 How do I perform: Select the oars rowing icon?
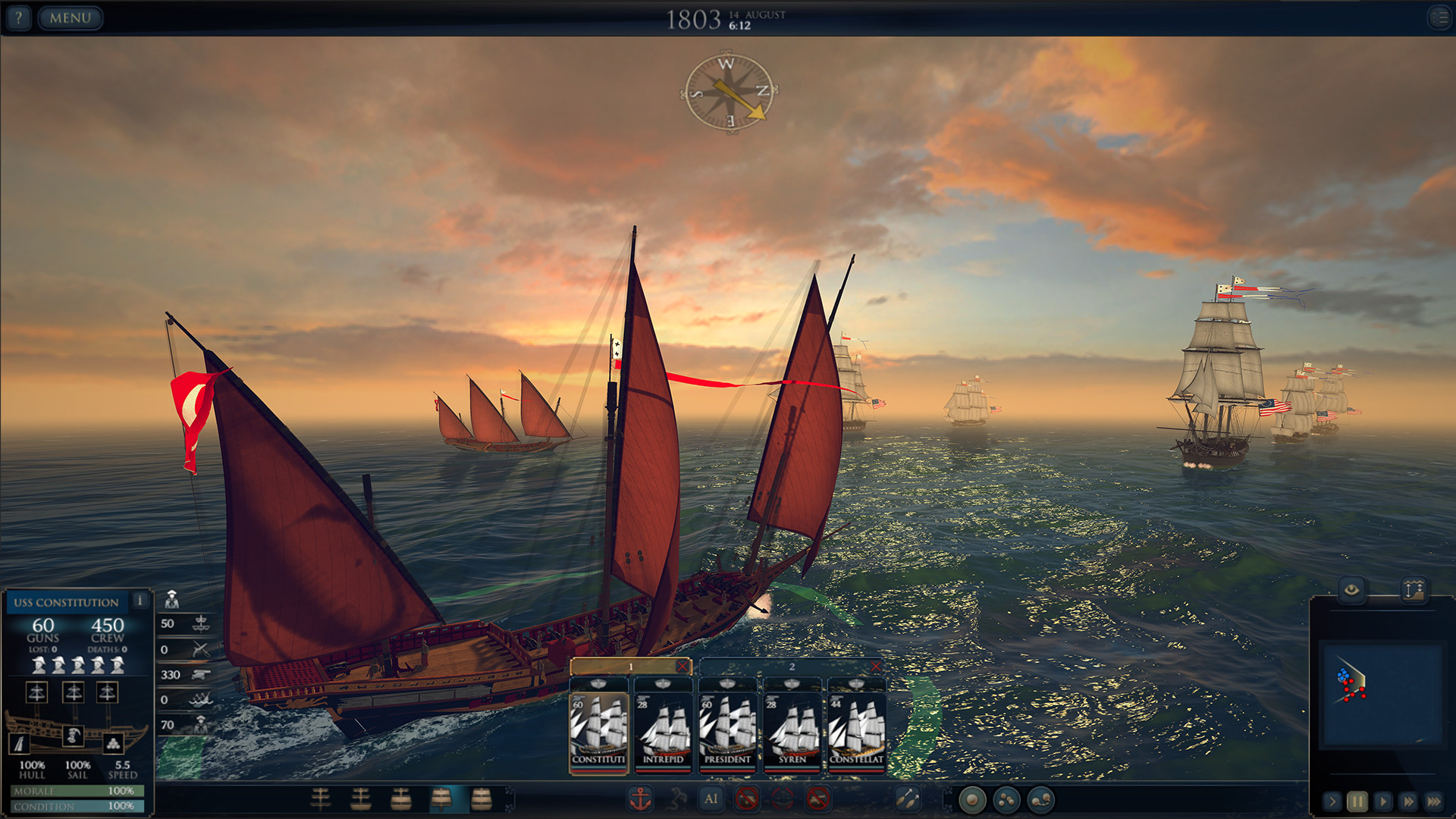click(907, 799)
